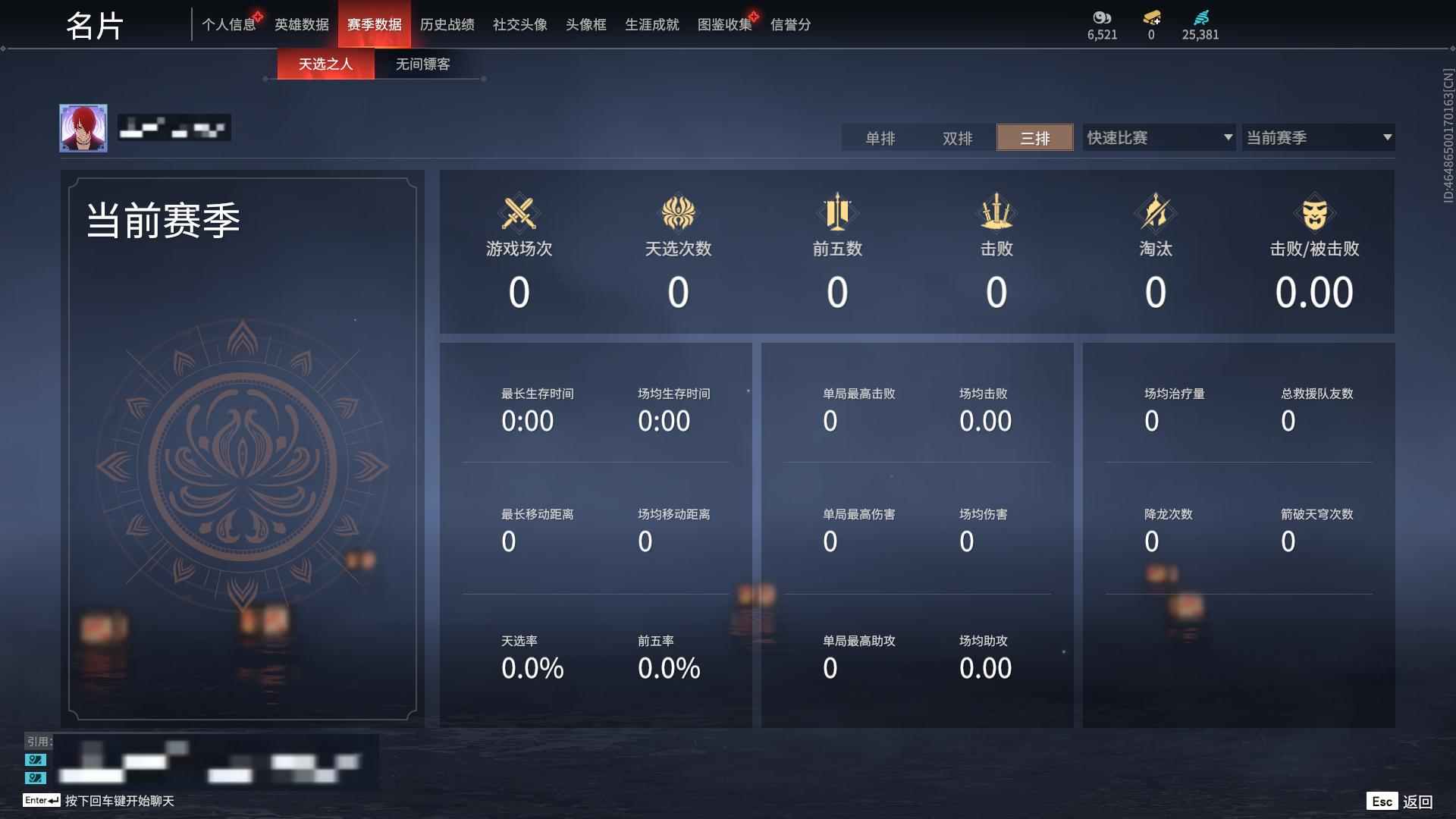The width and height of the screenshot is (1456, 819).
Task: Switch to the 三排 mode option
Action: tap(1034, 138)
